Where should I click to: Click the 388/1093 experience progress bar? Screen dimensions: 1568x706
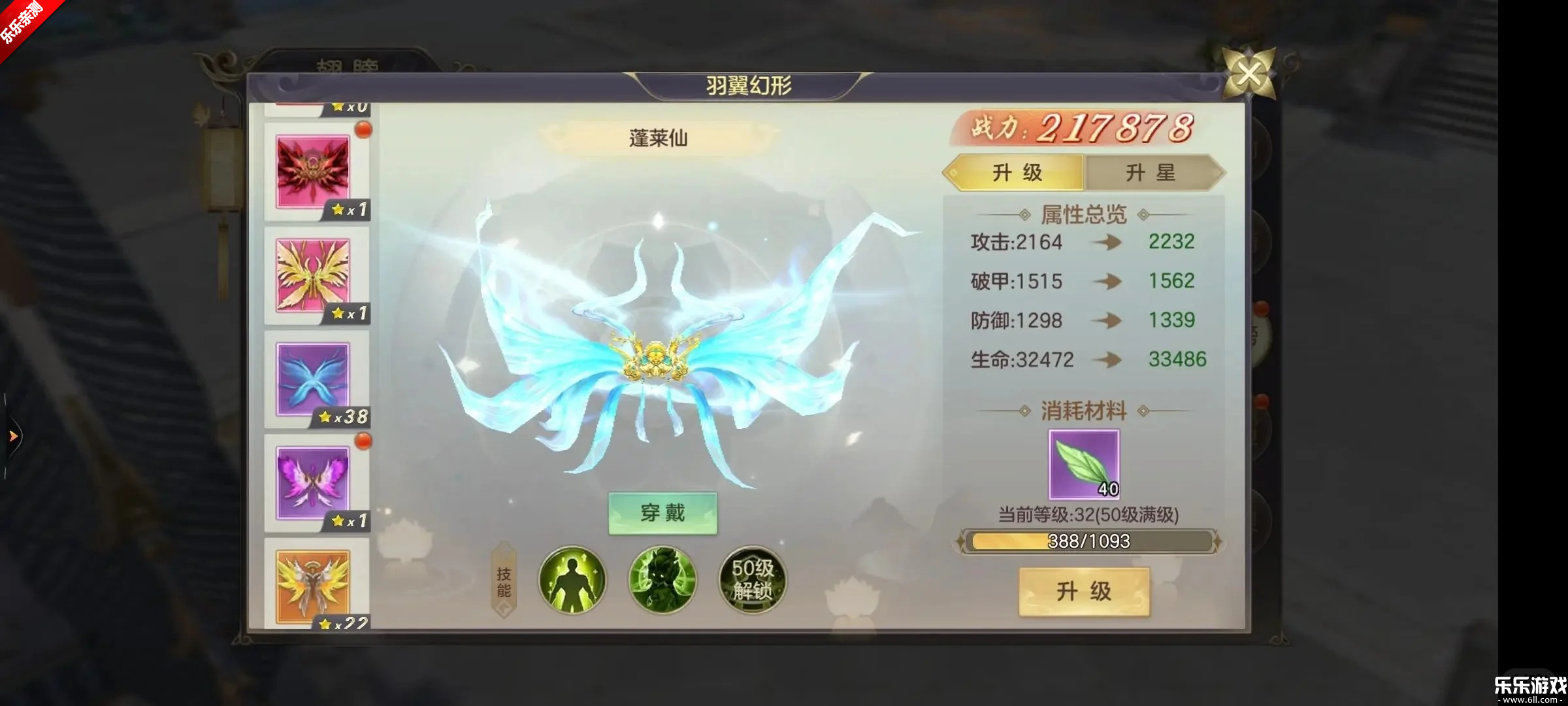(x=1088, y=541)
